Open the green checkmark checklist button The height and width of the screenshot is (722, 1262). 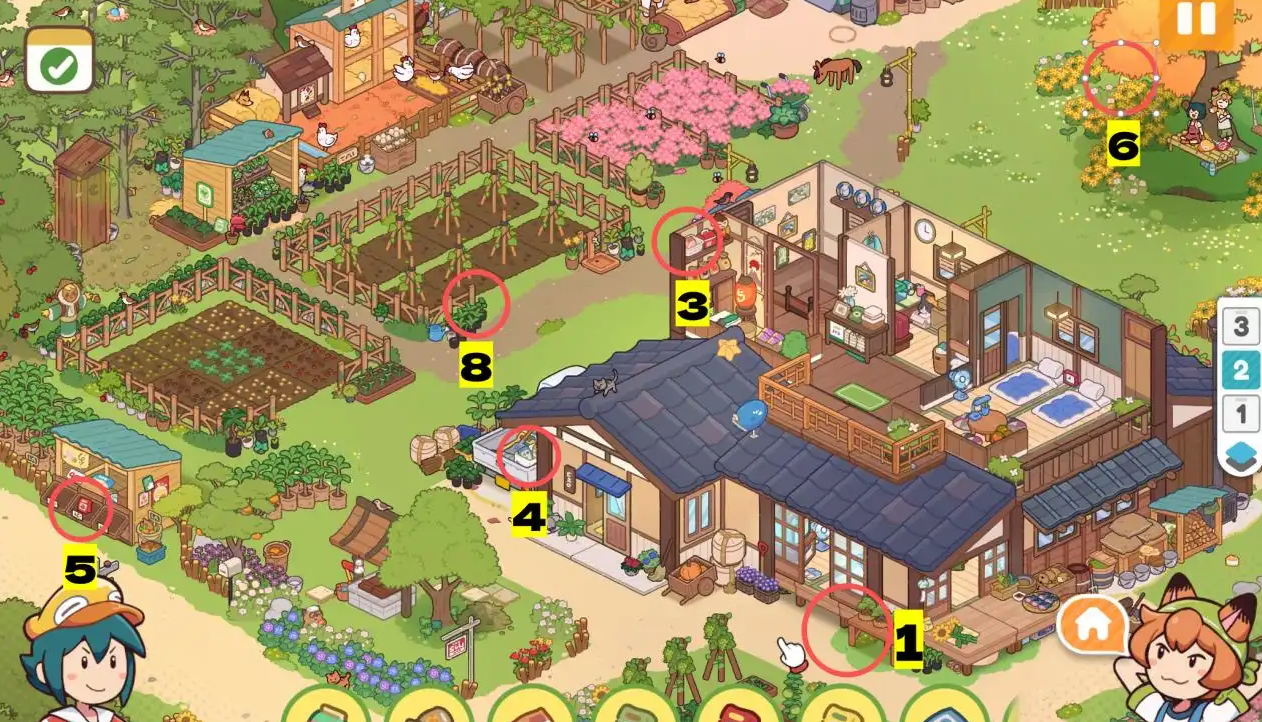pos(60,62)
